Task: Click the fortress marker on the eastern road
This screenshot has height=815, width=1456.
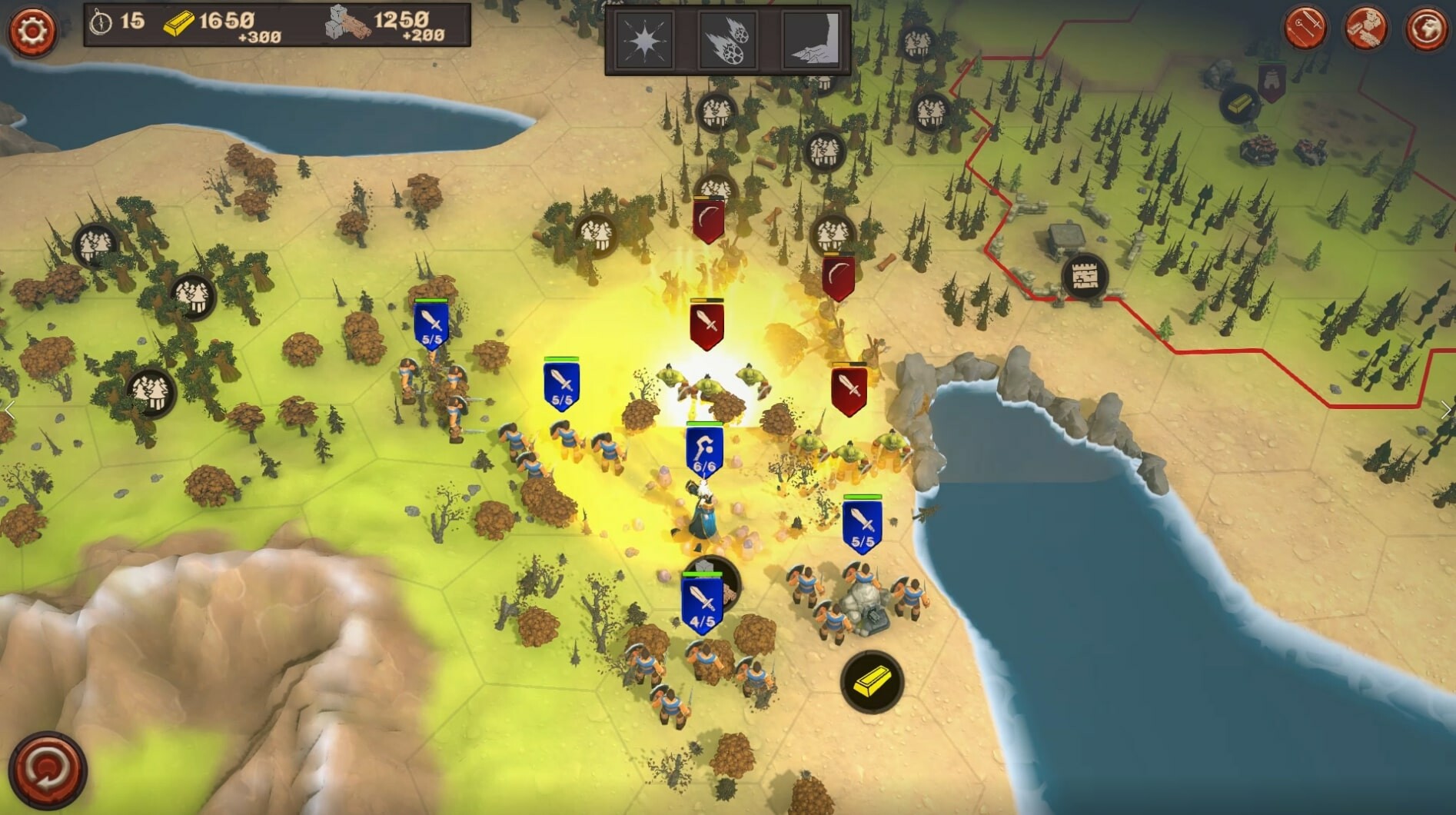Action: click(1084, 277)
